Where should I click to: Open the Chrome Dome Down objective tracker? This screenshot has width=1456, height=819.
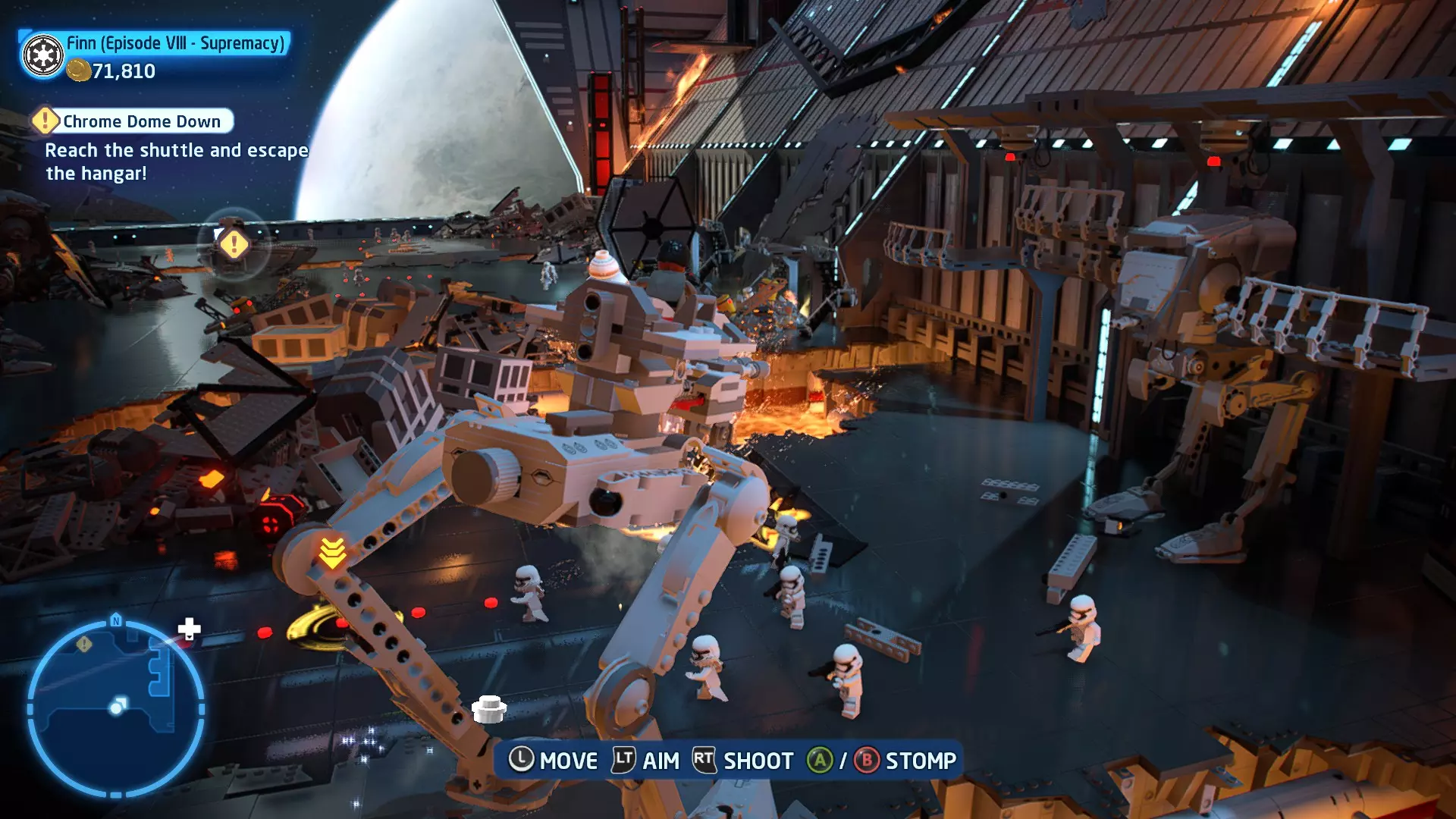pyautogui.click(x=133, y=121)
